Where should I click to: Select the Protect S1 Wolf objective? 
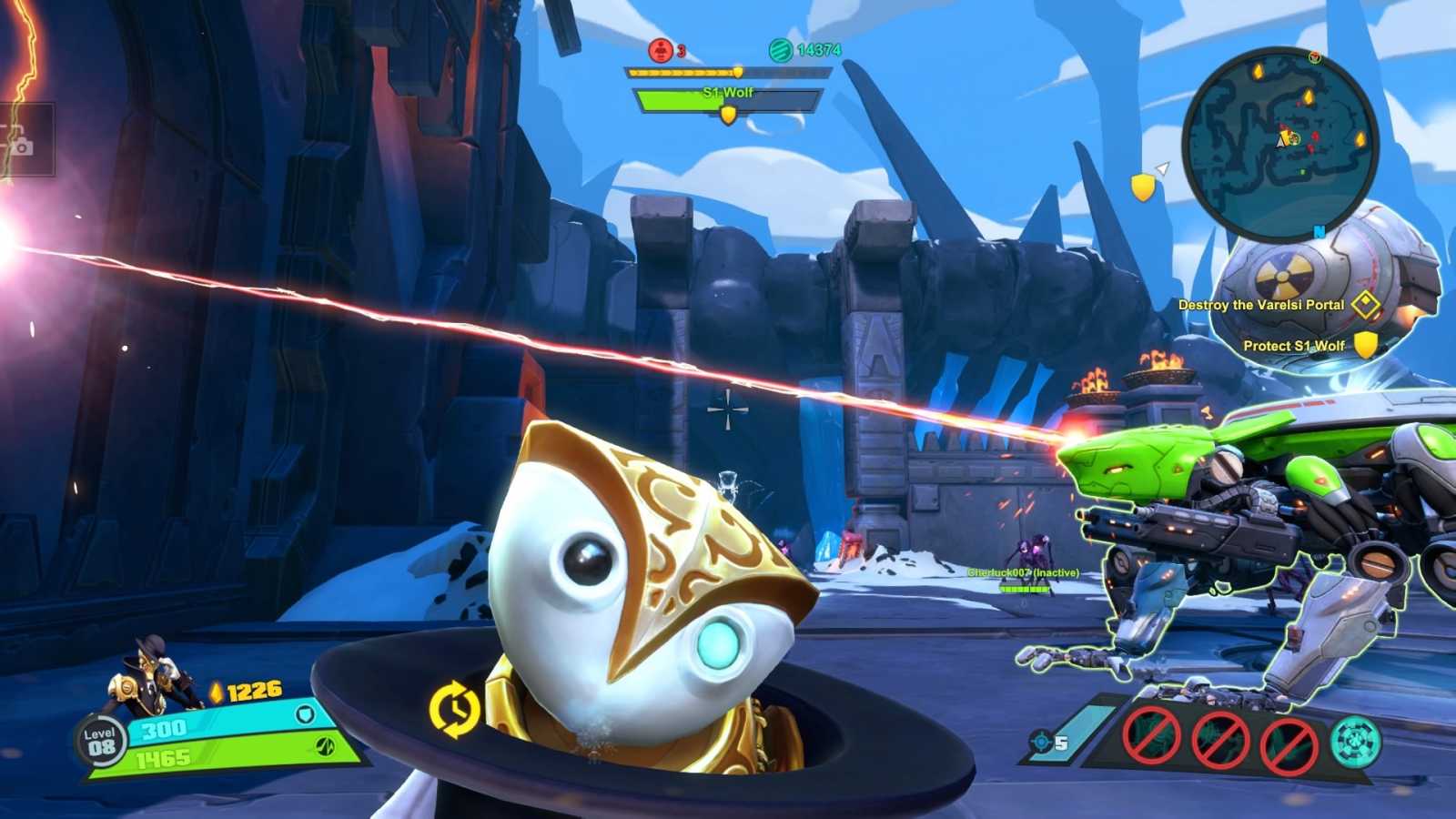[x=1294, y=346]
